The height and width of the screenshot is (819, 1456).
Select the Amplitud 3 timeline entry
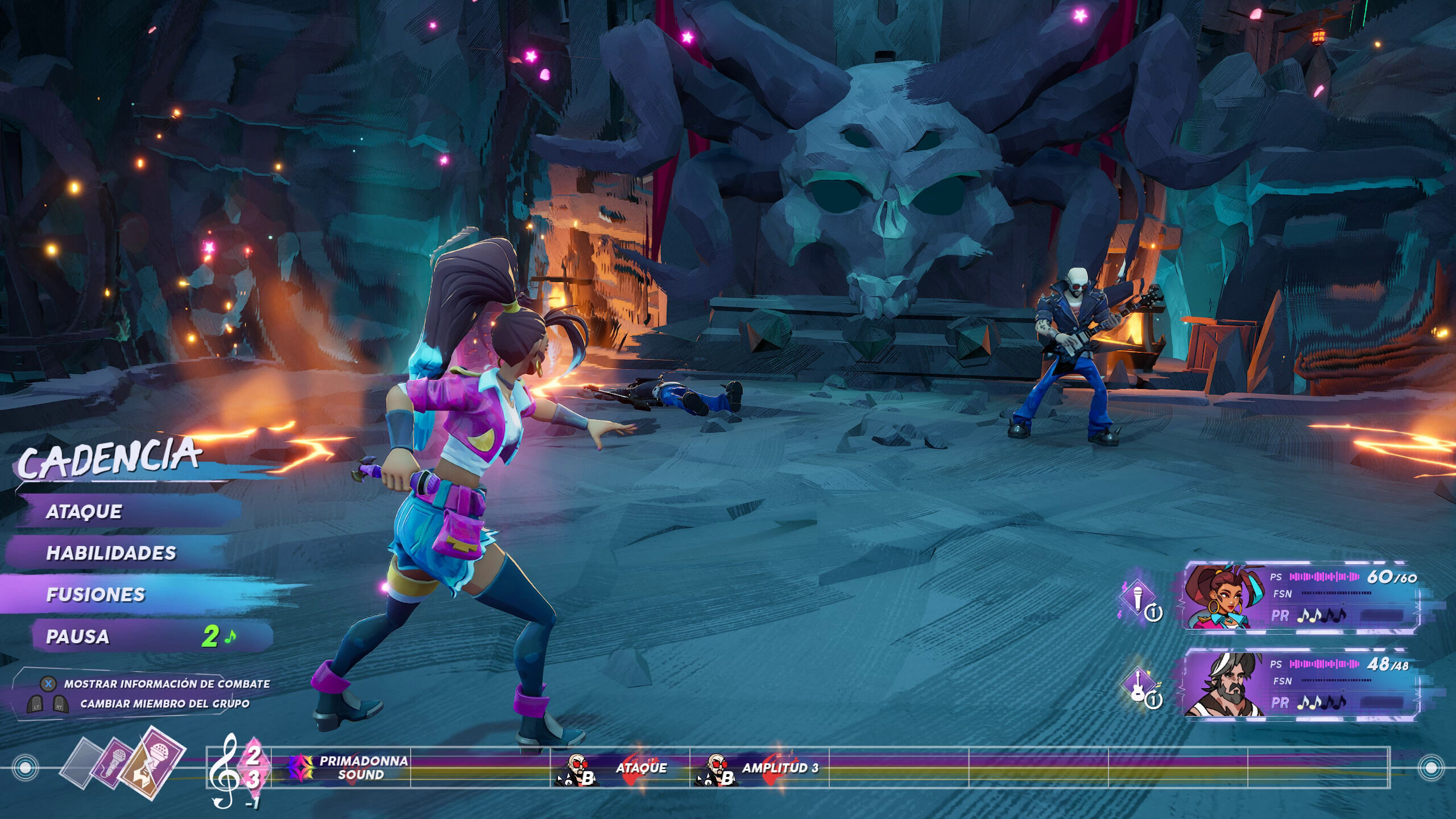click(760, 768)
